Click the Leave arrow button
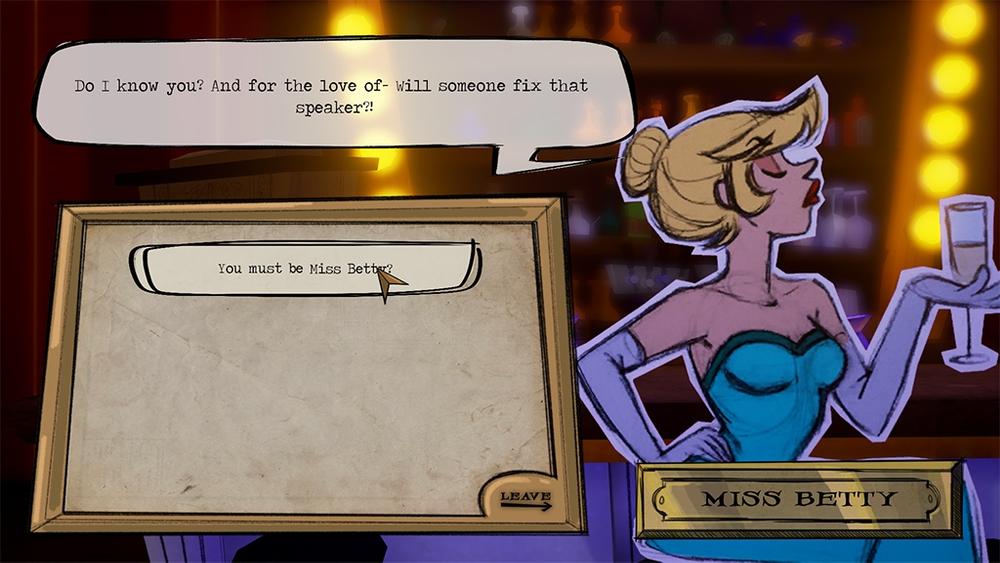 coord(525,499)
